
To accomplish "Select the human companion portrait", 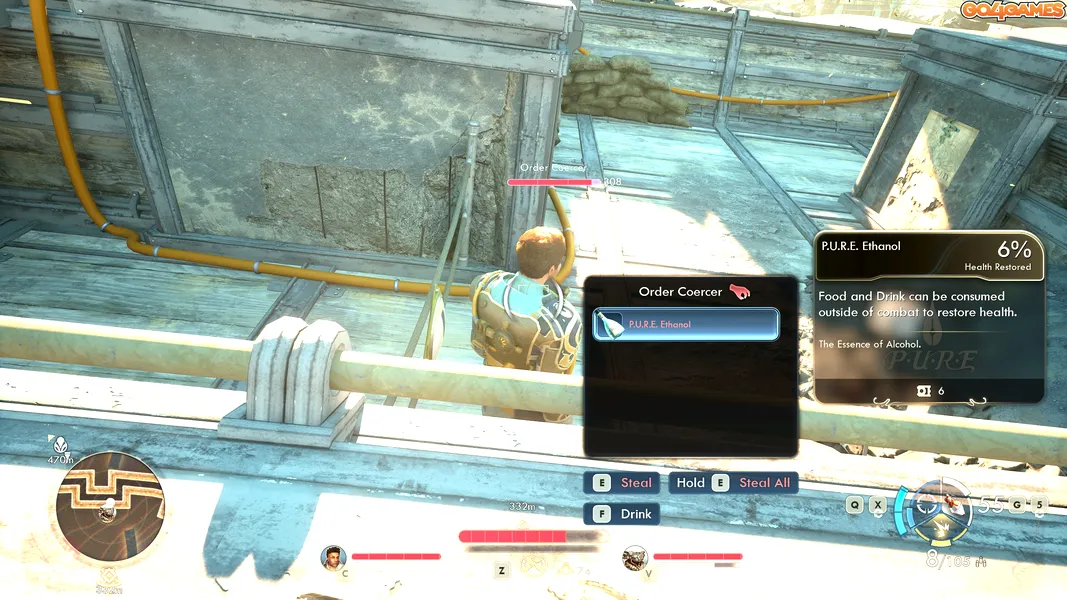I will (x=332, y=556).
